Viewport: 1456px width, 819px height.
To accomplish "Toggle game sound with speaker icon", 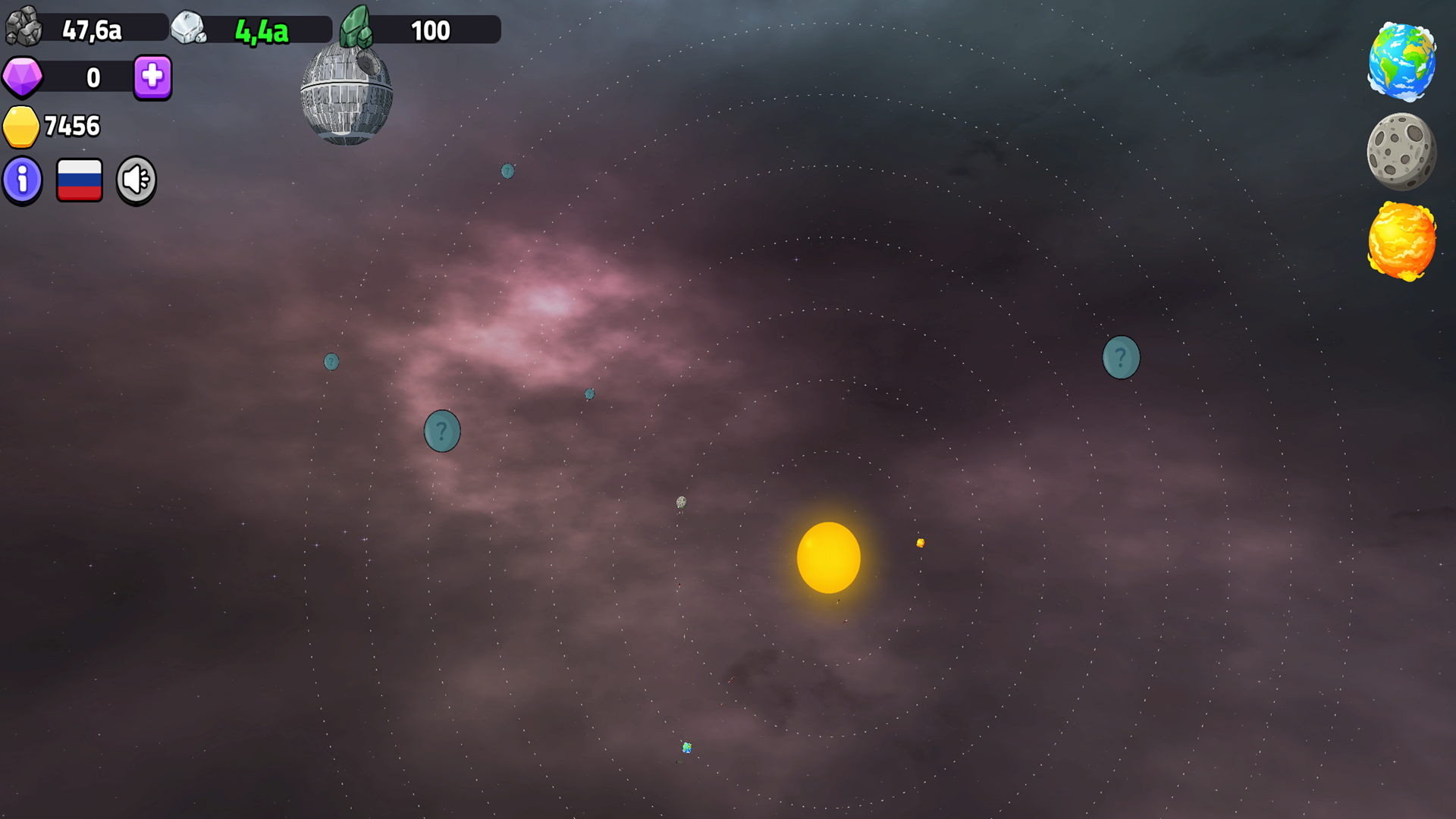I will [135, 179].
